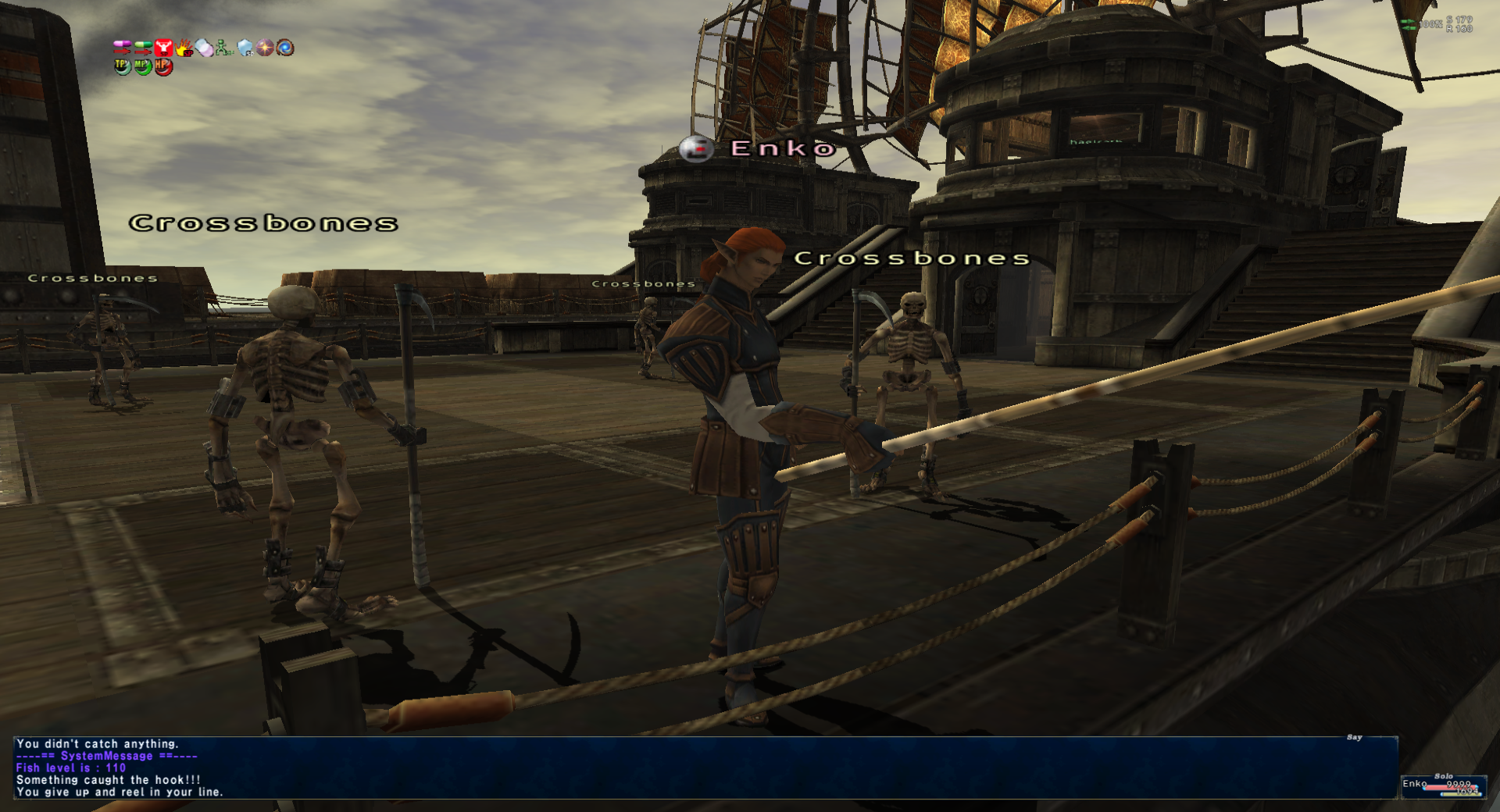1500x812 pixels.
Task: Click the blue shield SP buff icon
Action: coord(245,48)
